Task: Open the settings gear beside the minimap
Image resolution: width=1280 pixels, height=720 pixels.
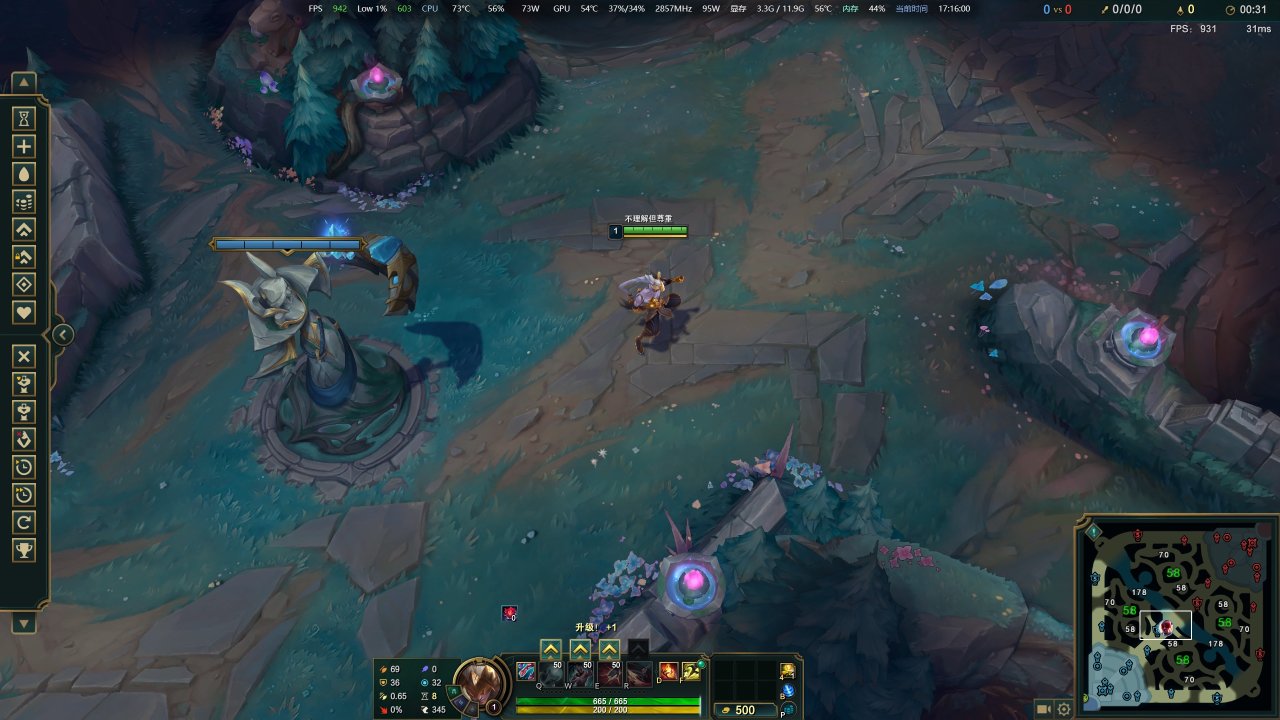Action: pos(1064,708)
